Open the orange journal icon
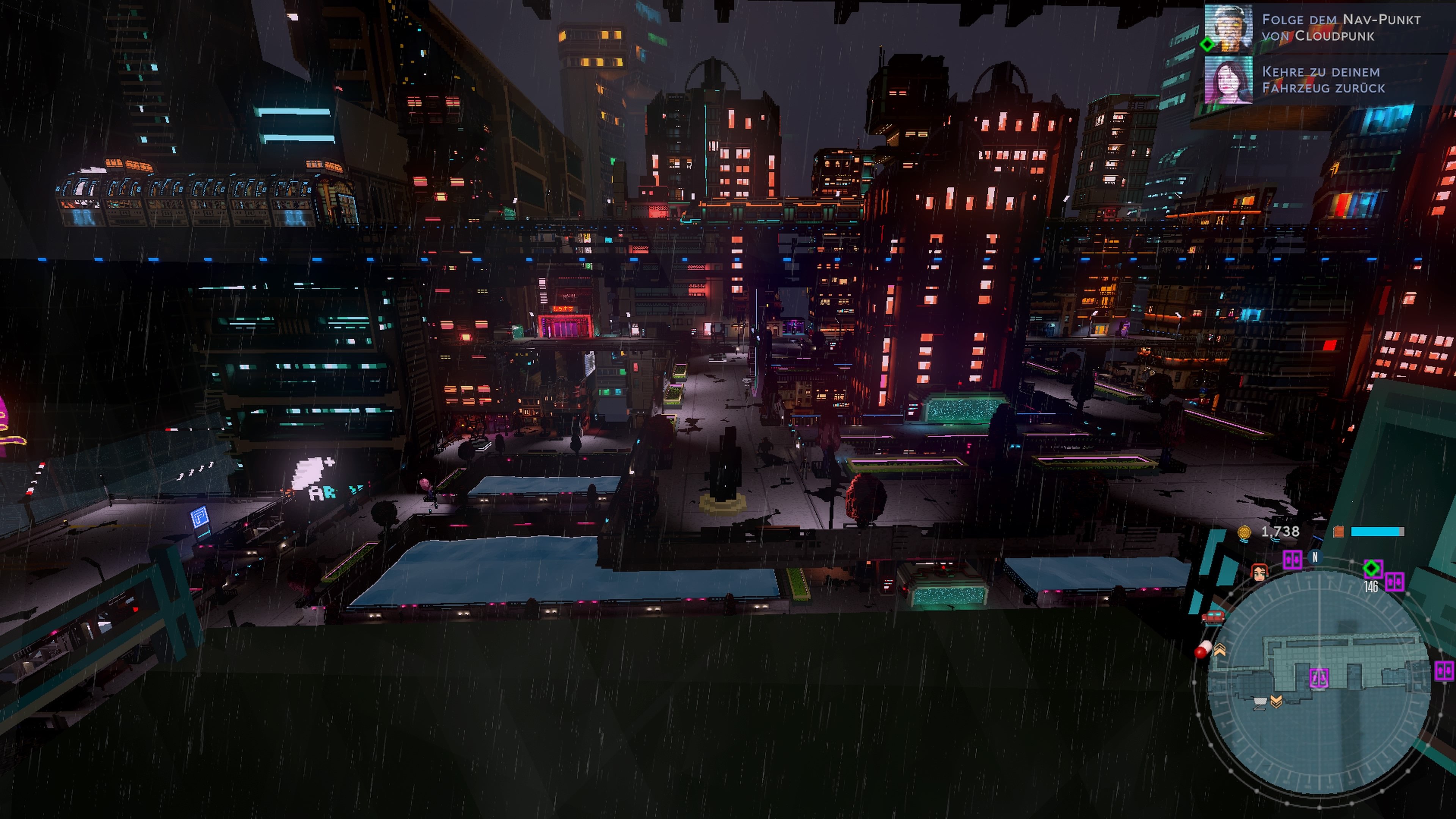The width and height of the screenshot is (1456, 819). [1338, 531]
